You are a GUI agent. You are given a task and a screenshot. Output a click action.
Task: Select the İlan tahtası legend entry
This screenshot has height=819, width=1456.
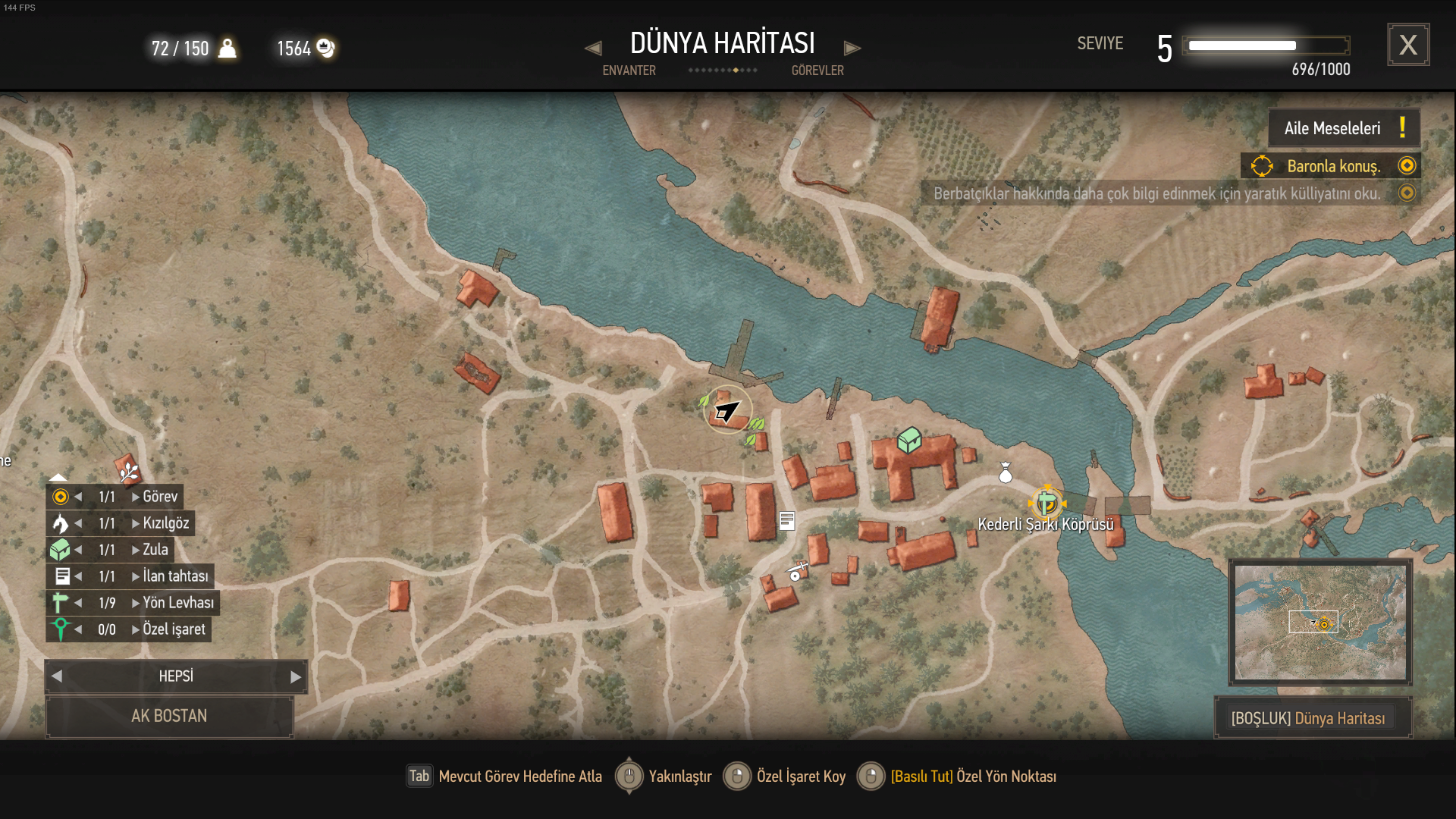[175, 576]
